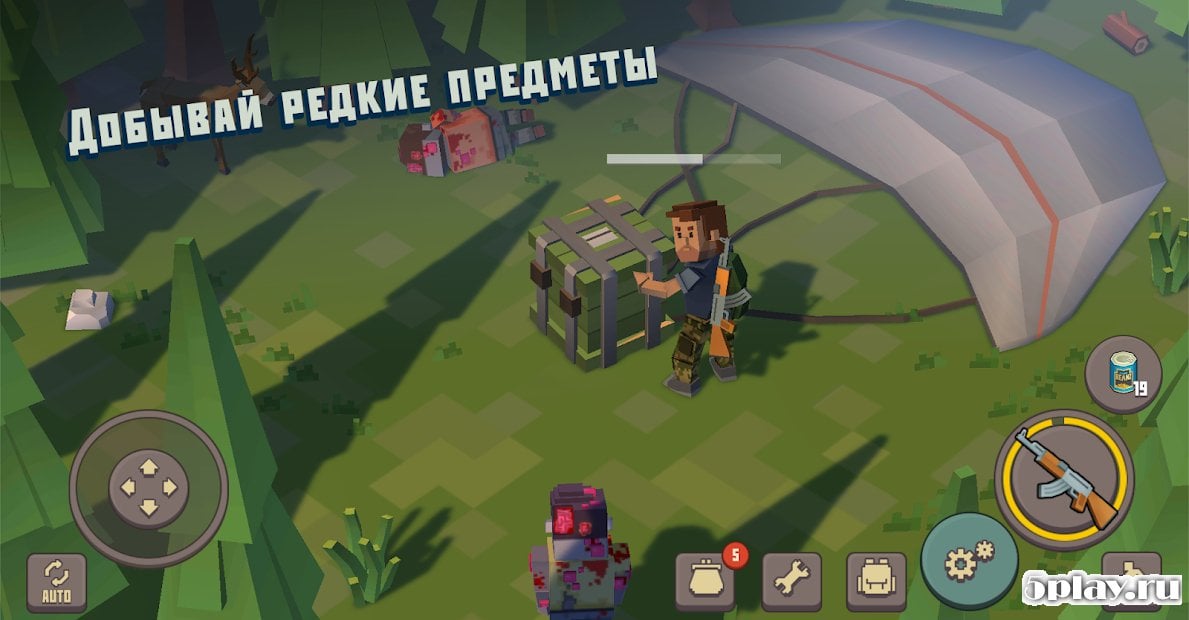Open the wrench crafting menu
This screenshot has height=620, width=1189.
791,581
